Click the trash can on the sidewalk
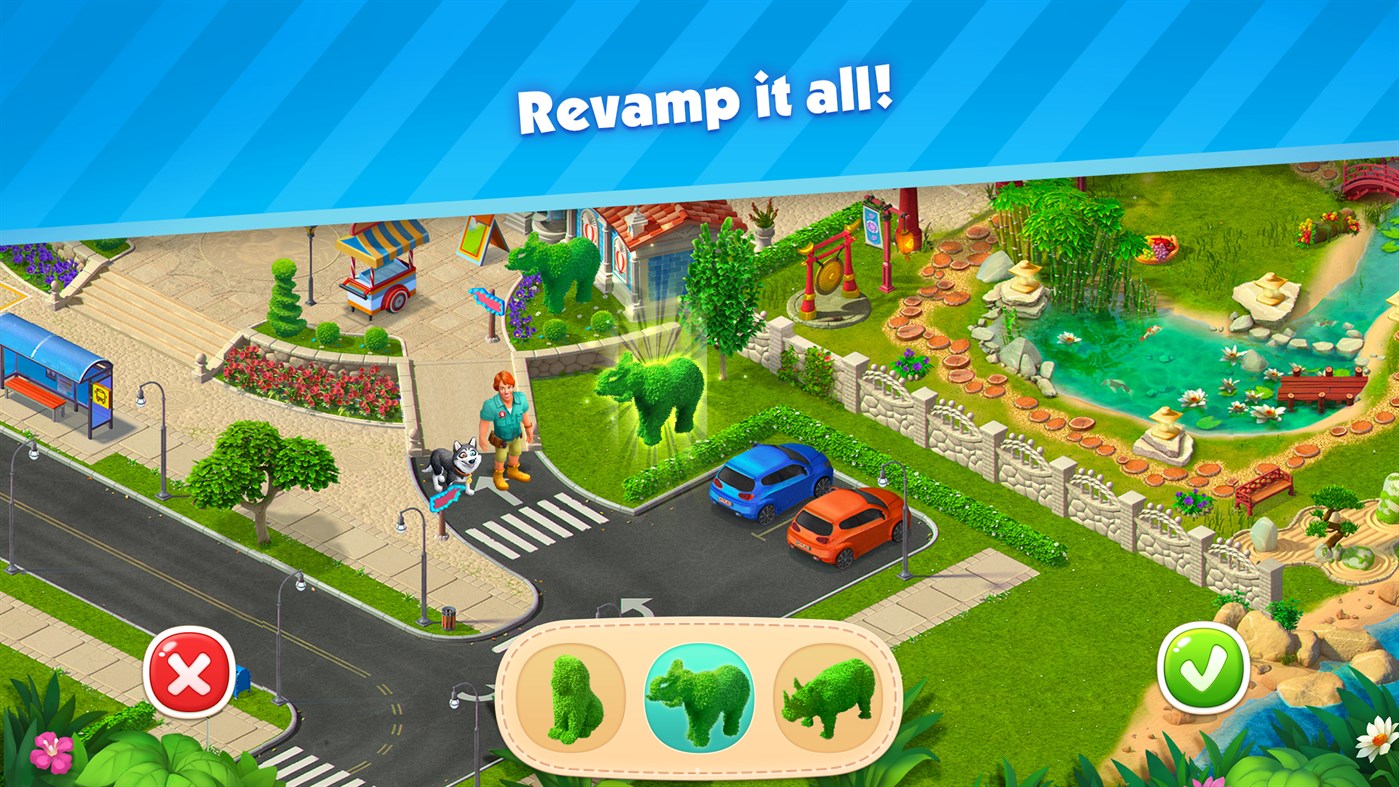Viewport: 1399px width, 787px height. tap(449, 618)
